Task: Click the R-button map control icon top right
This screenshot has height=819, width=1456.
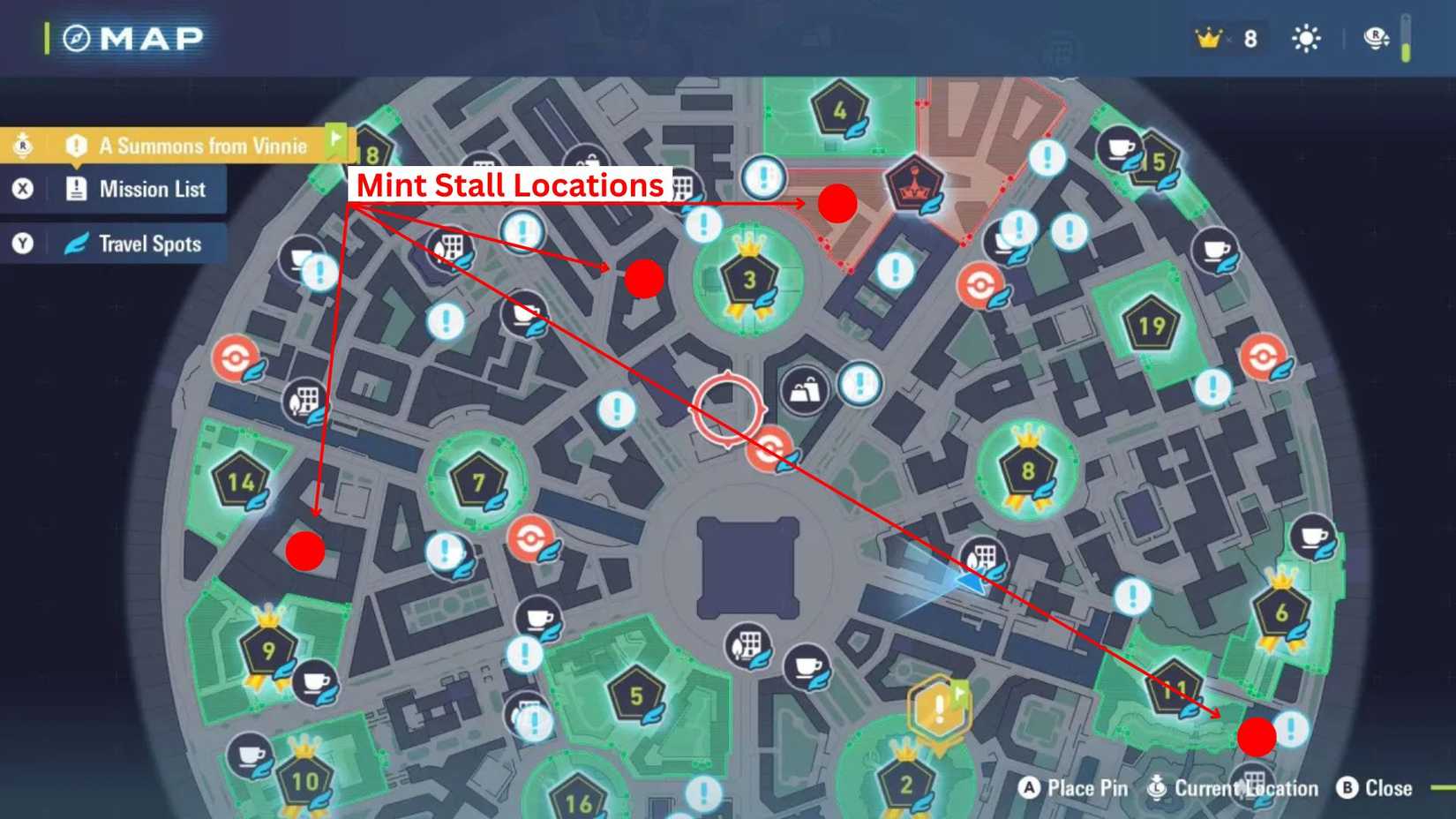Action: [1374, 38]
